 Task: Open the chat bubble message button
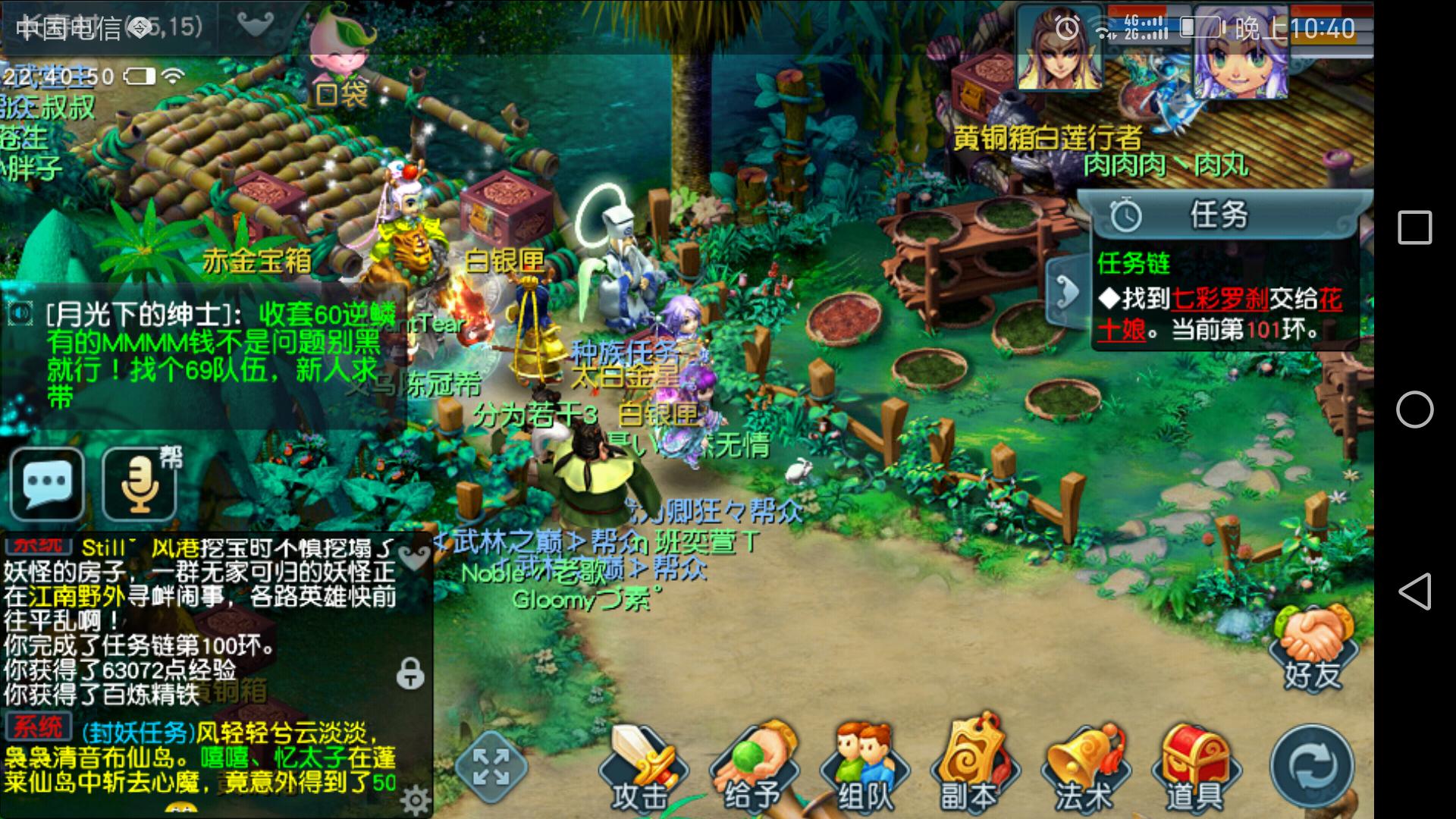[48, 483]
